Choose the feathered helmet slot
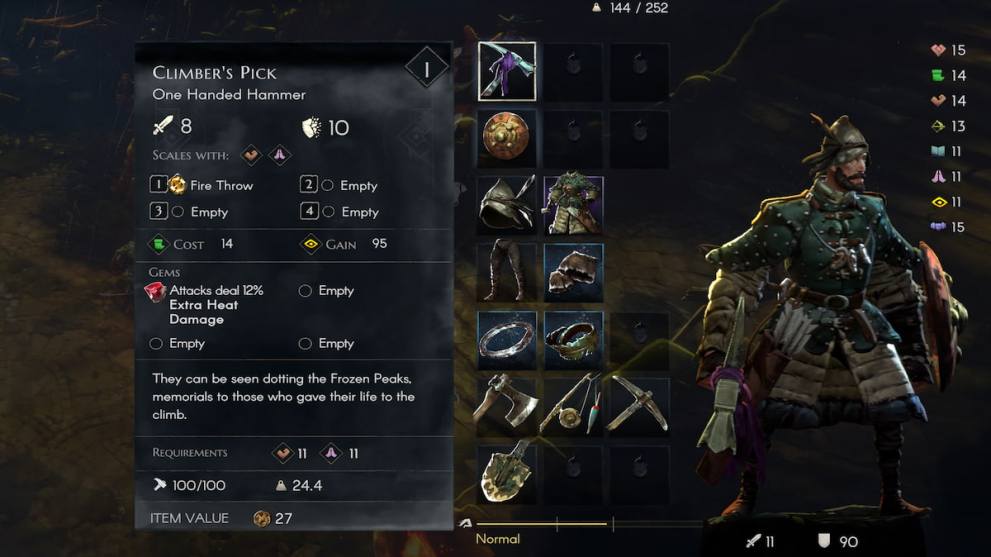This screenshot has width=991, height=557. tap(507, 205)
